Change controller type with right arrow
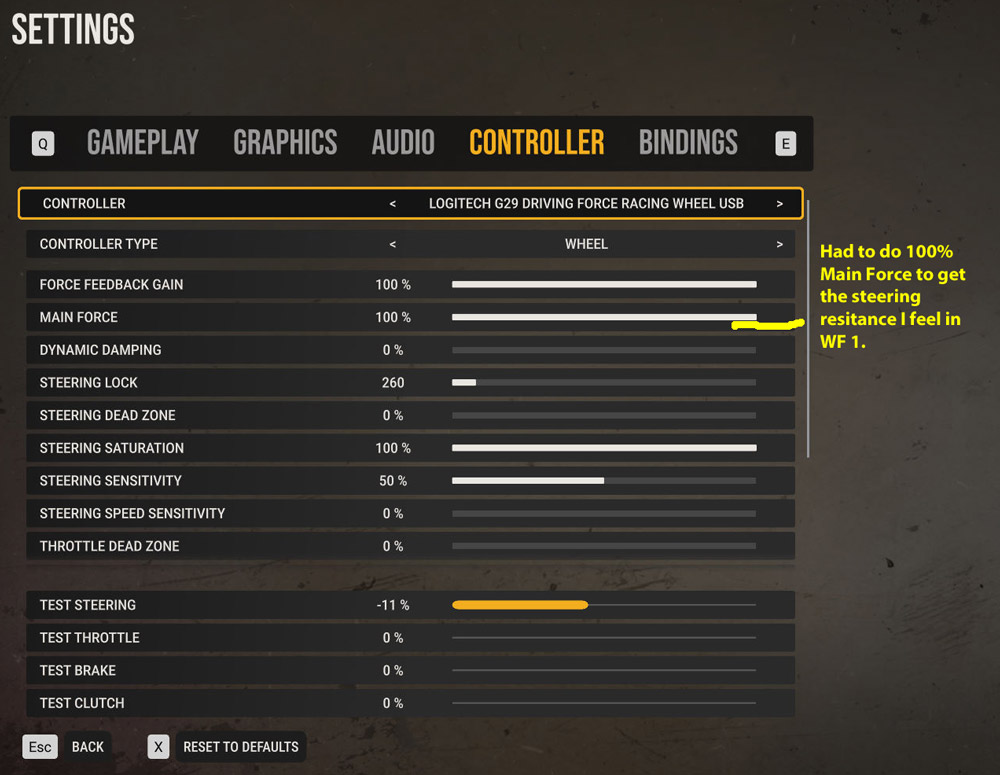 click(779, 244)
